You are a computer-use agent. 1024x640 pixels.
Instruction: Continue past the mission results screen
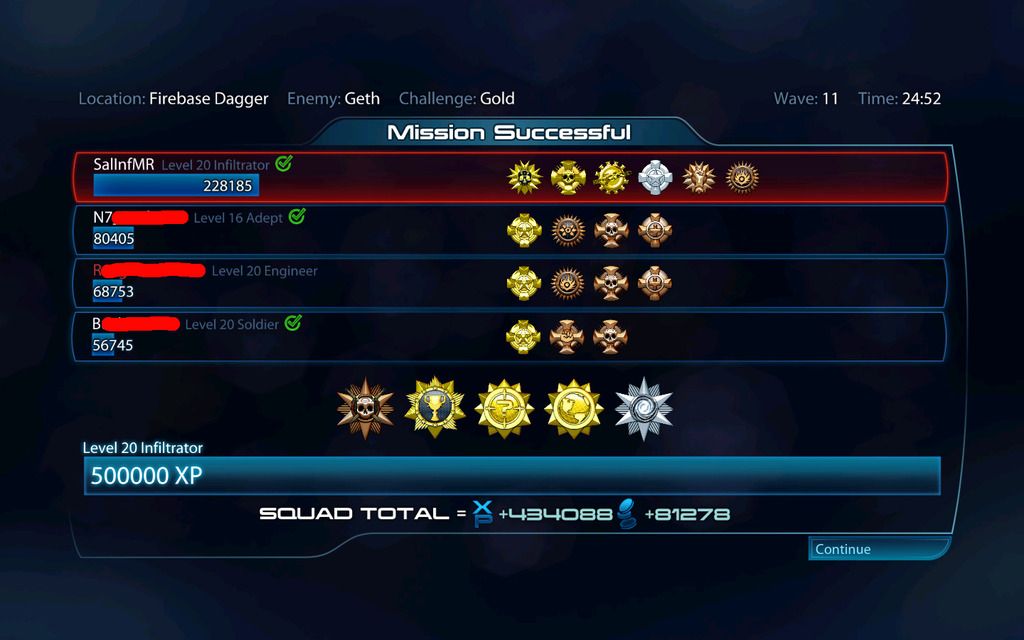tap(877, 549)
